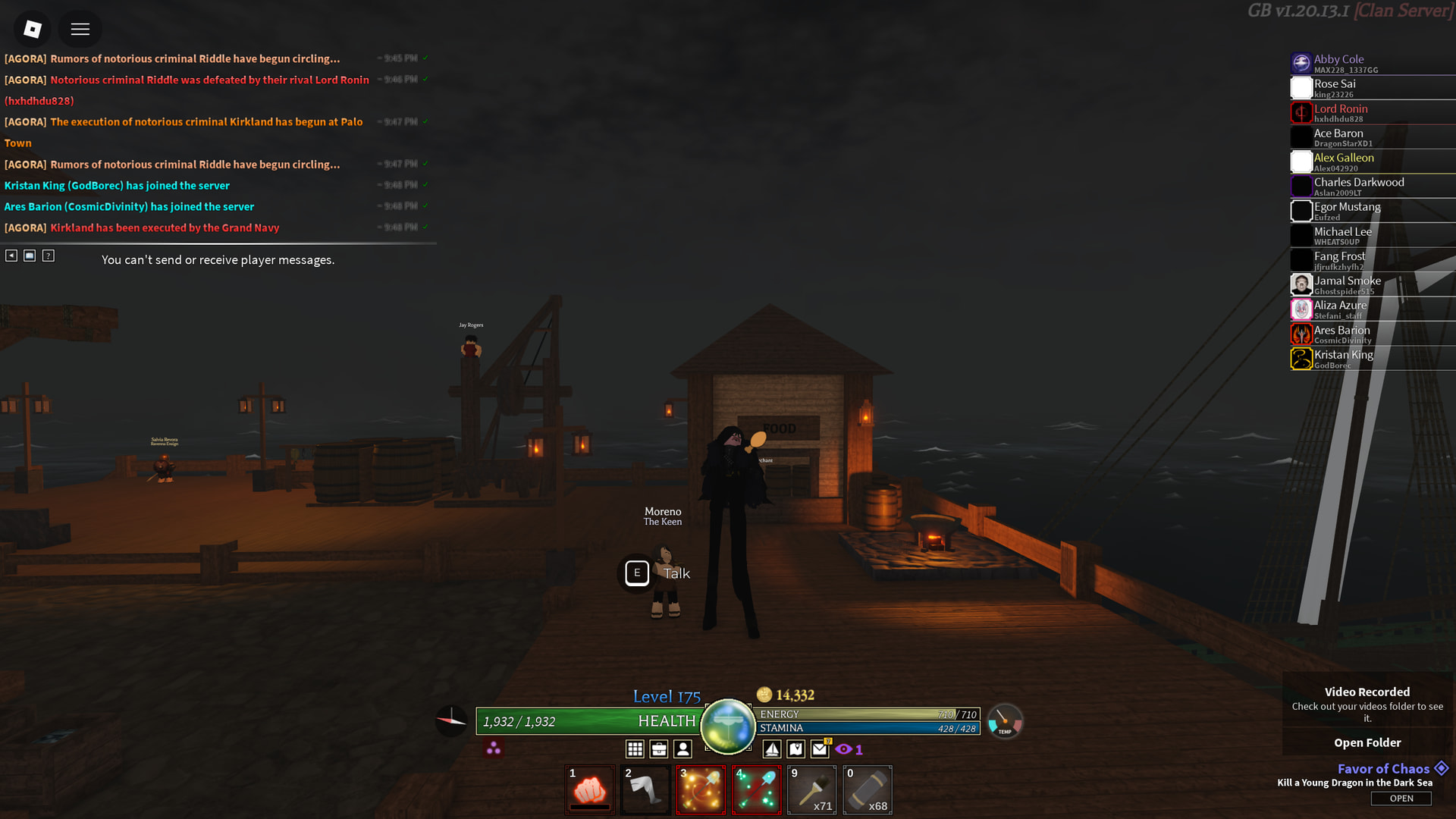The height and width of the screenshot is (819, 1456).
Task: Select the golden sparkle shovel slot 3
Action: point(701,790)
